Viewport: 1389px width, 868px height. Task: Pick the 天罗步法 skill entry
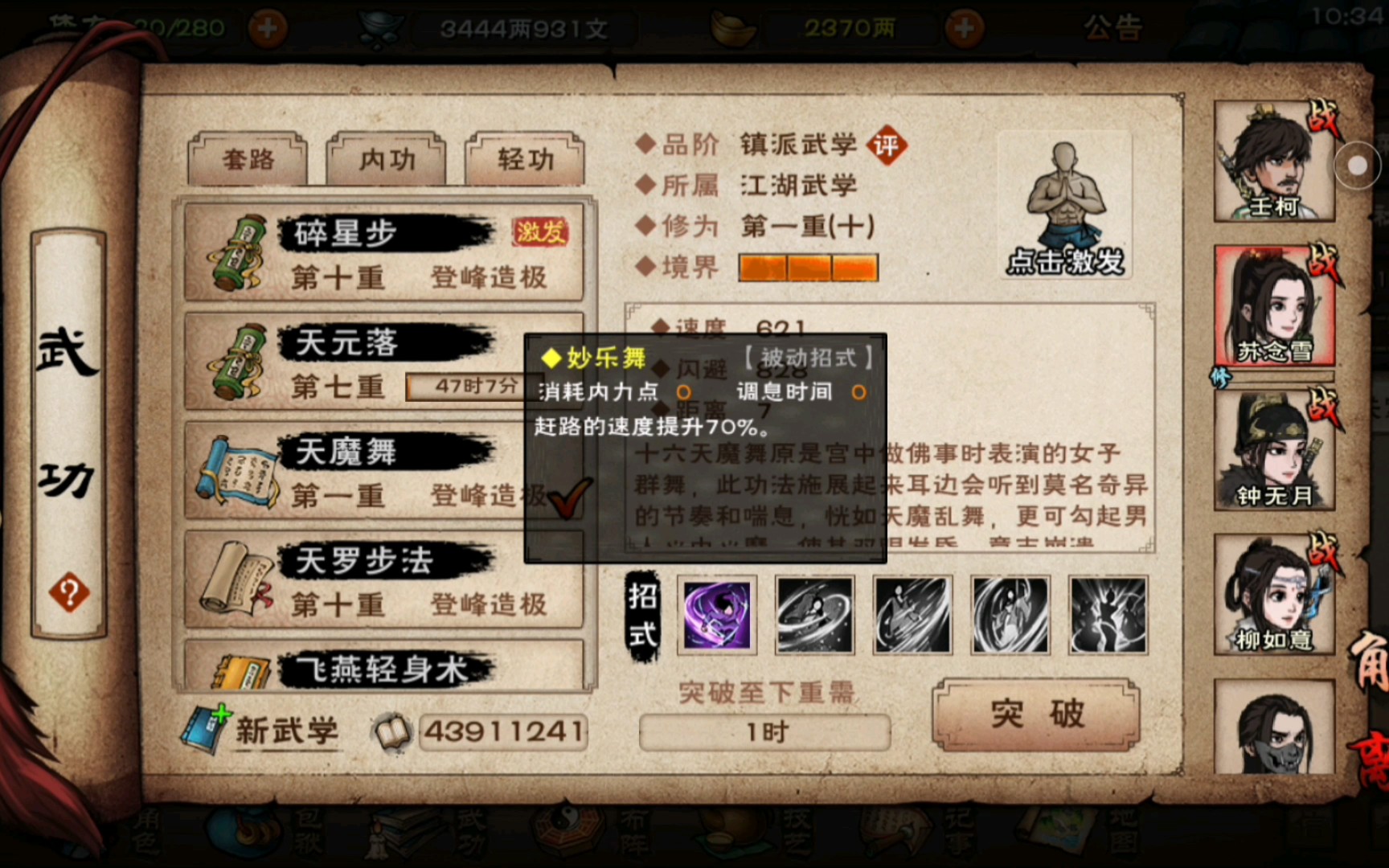point(384,581)
